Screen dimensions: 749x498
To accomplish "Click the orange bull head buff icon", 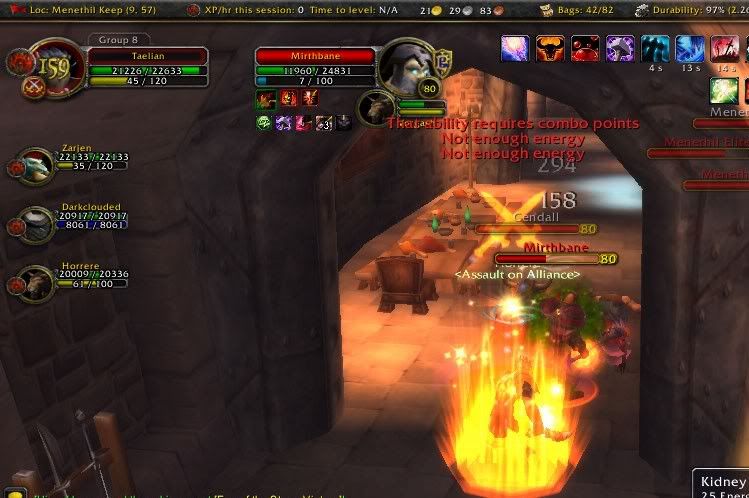I will (x=550, y=48).
